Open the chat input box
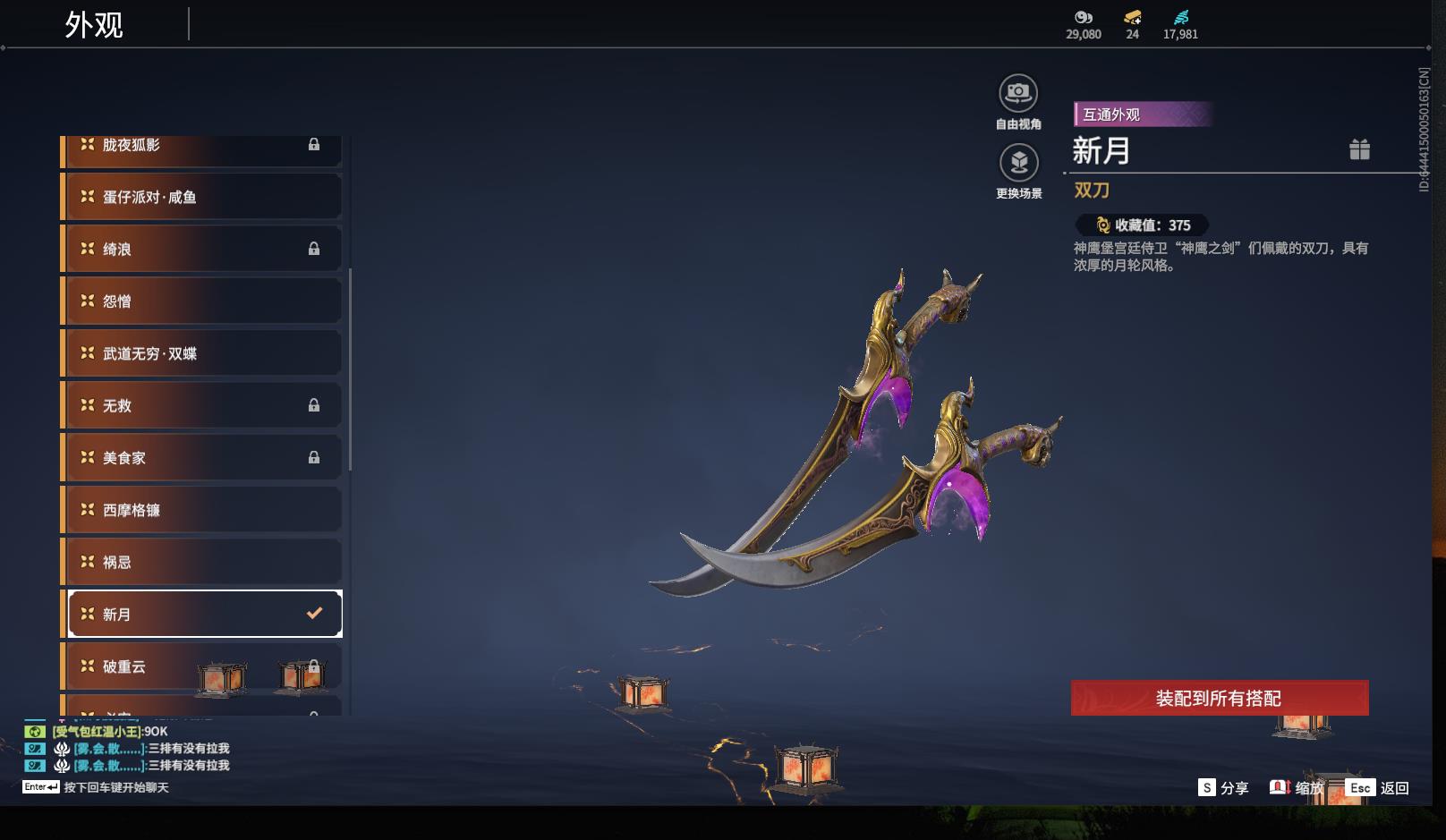The image size is (1446, 840). click(116, 787)
